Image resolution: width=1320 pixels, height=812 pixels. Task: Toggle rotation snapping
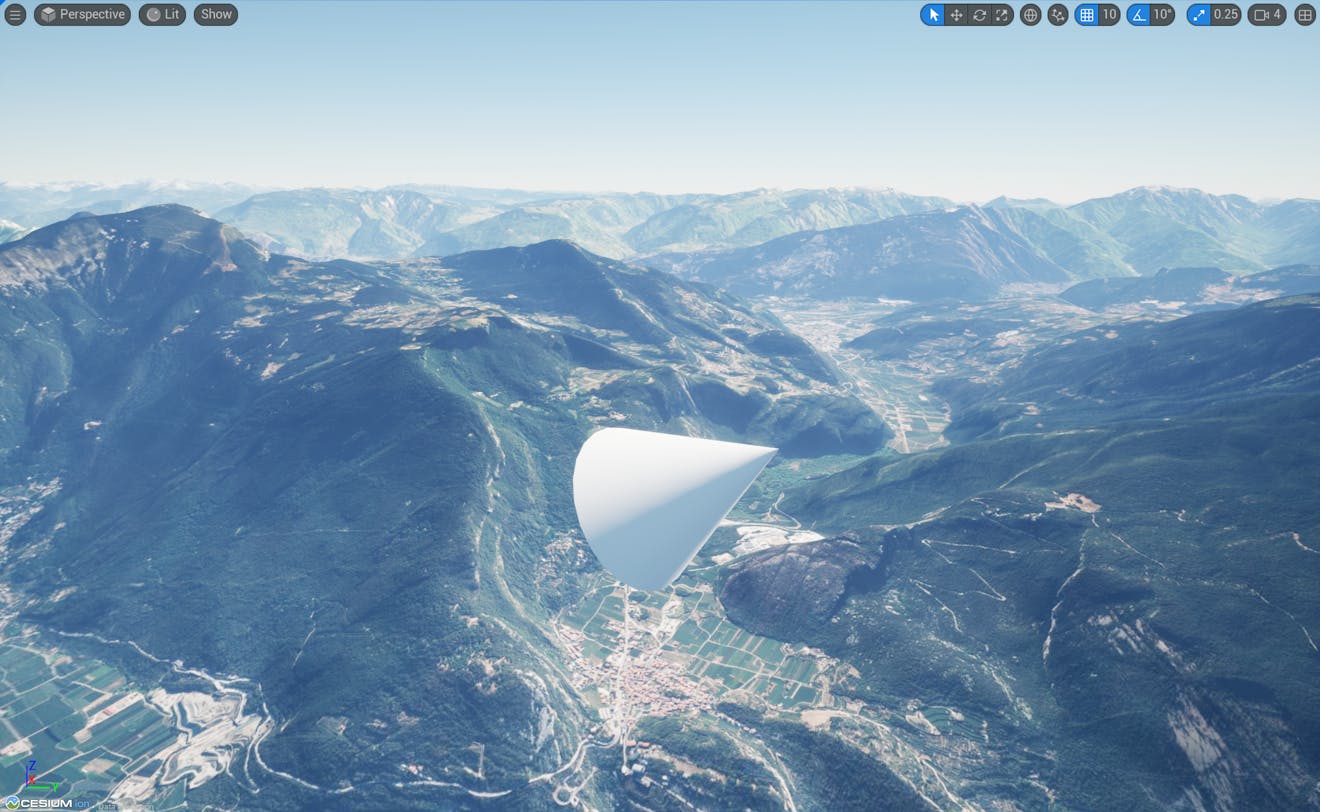tap(1141, 15)
